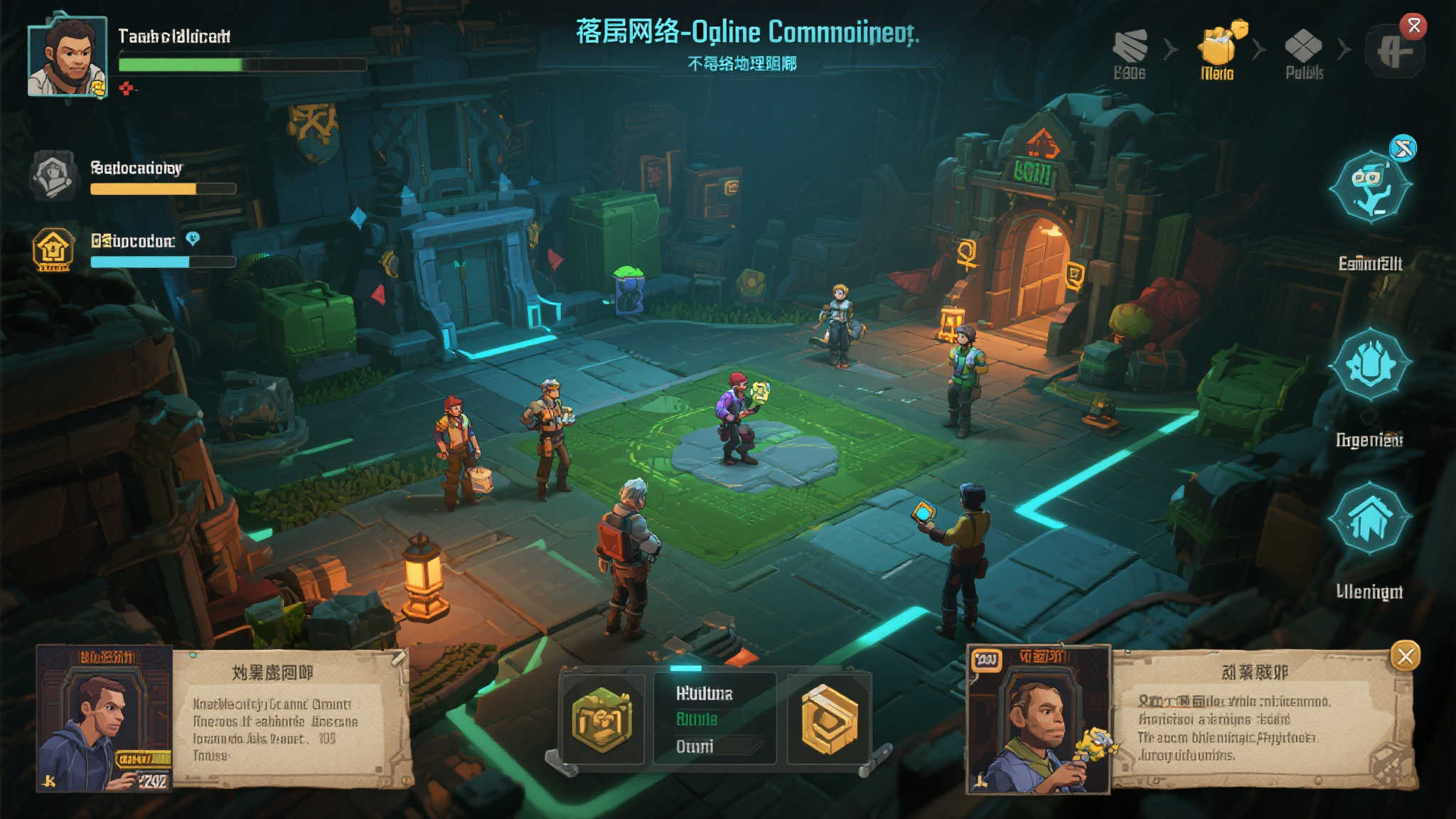The image size is (1456, 819).
Task: Select the hexagonal gold crate slot
Action: 602,719
